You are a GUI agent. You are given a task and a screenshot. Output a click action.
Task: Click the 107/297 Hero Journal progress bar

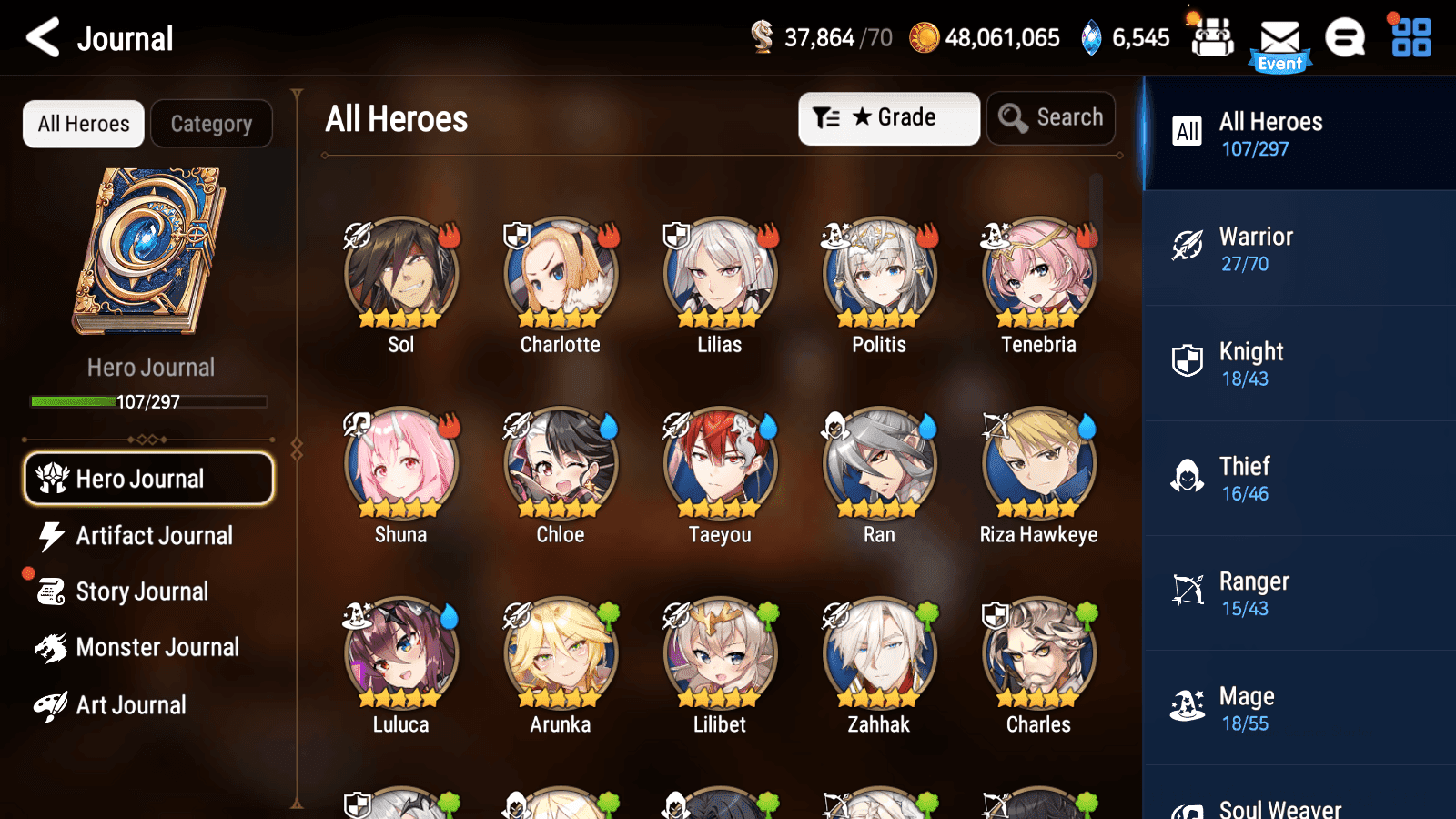coord(148,401)
